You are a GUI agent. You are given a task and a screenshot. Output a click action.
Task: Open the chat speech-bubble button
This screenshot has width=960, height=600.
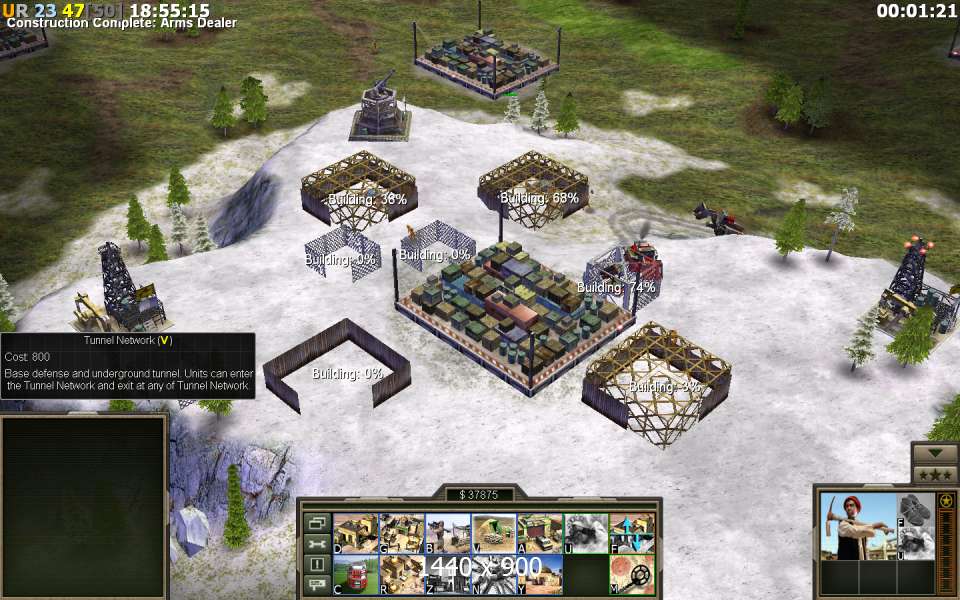pos(317,584)
